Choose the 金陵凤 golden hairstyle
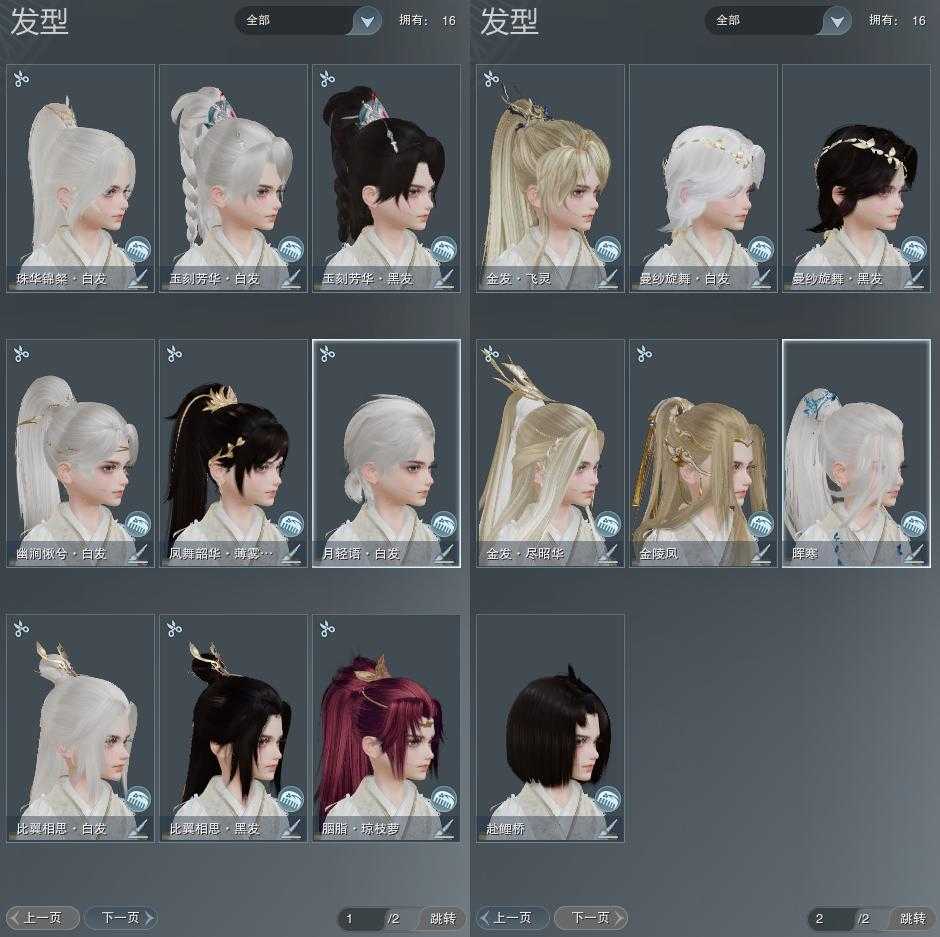This screenshot has width=940, height=937. [x=703, y=453]
